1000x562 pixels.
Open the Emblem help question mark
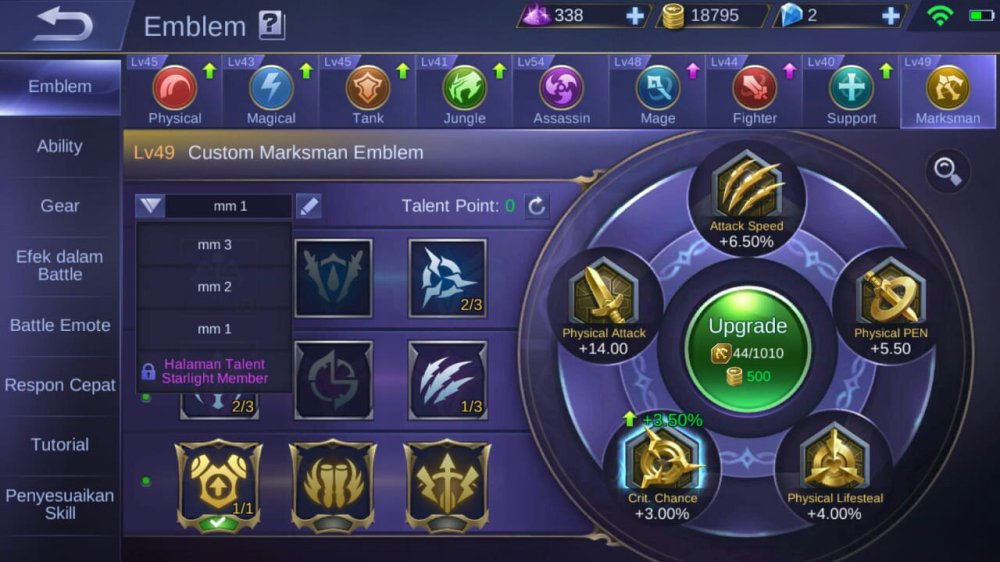pos(271,25)
